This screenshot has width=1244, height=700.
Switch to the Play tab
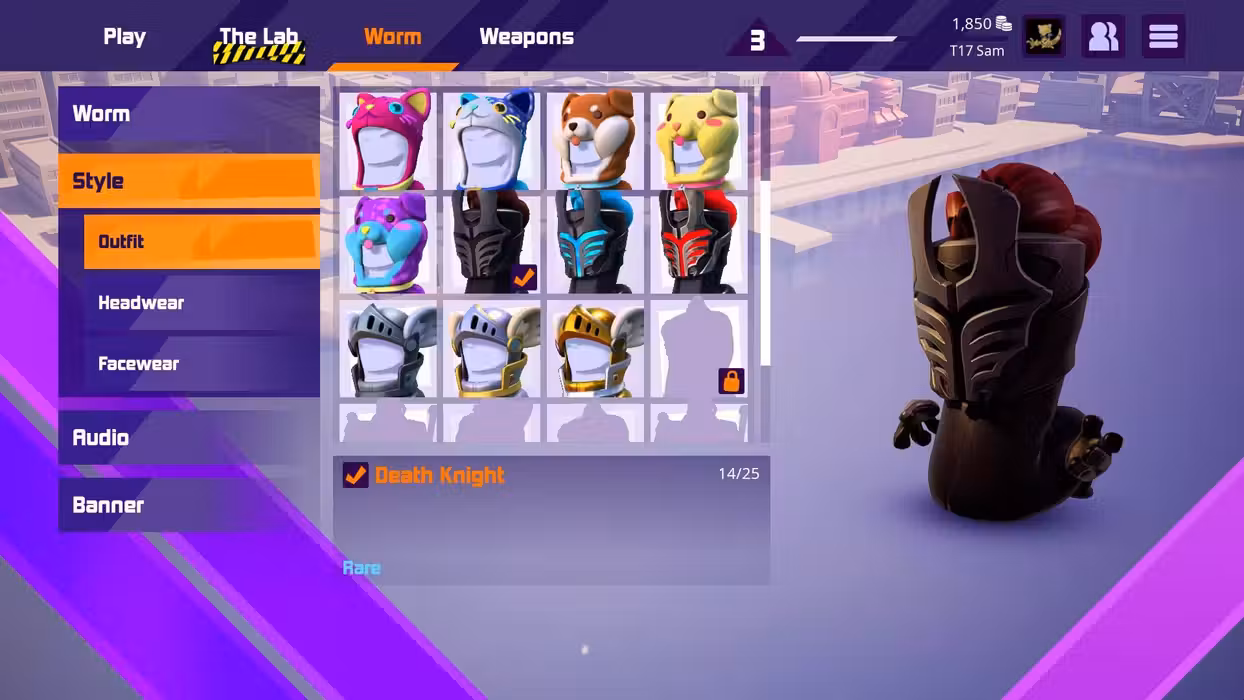(x=124, y=37)
